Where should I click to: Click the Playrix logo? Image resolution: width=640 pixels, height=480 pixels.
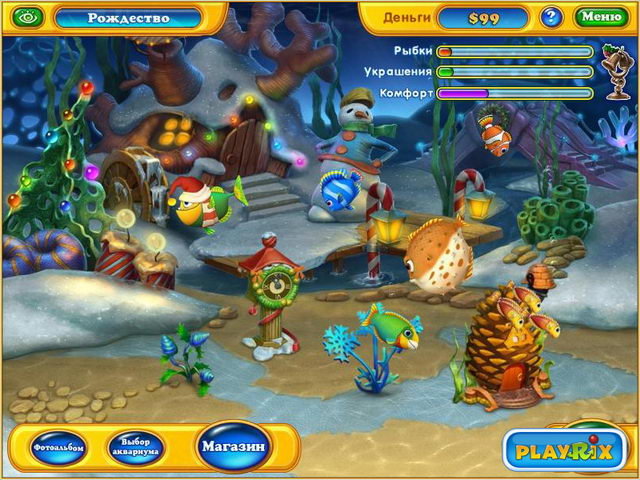564,450
